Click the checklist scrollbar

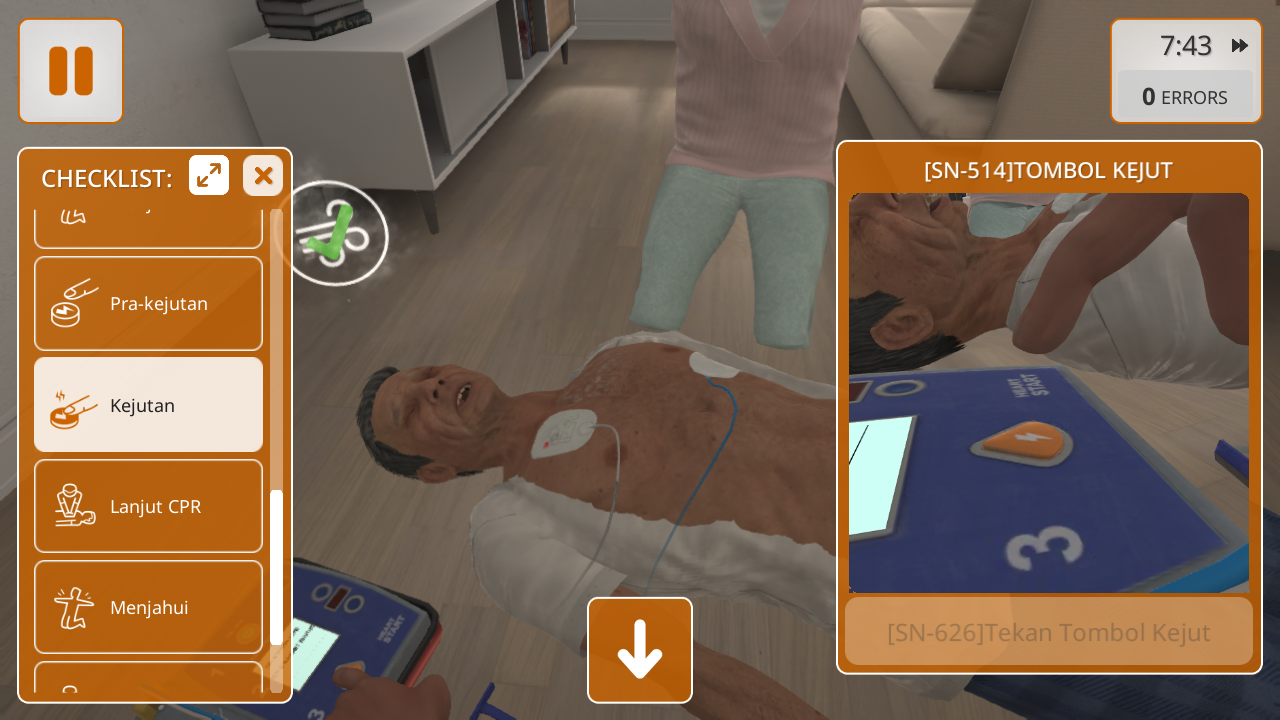pos(277,567)
